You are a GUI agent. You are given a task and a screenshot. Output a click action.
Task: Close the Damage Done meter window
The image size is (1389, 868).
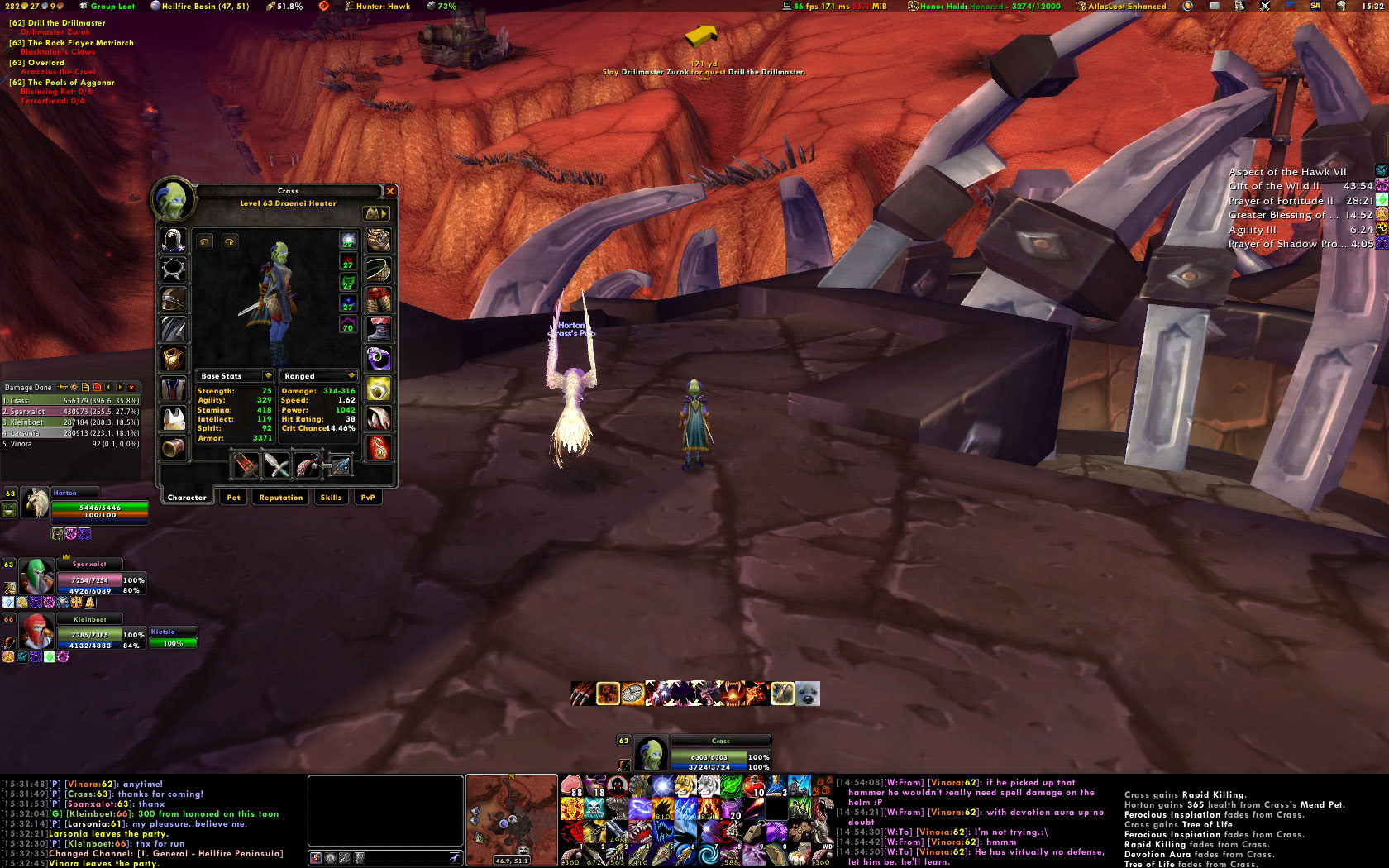(x=131, y=387)
